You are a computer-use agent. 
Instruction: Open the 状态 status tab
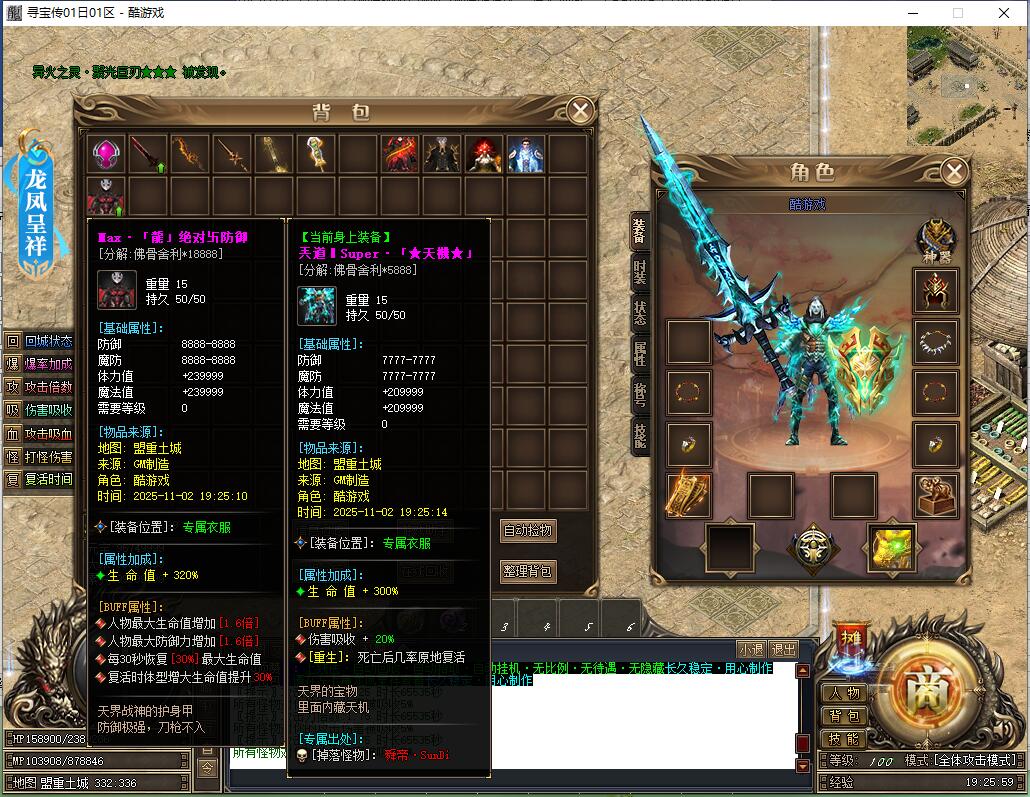639,312
